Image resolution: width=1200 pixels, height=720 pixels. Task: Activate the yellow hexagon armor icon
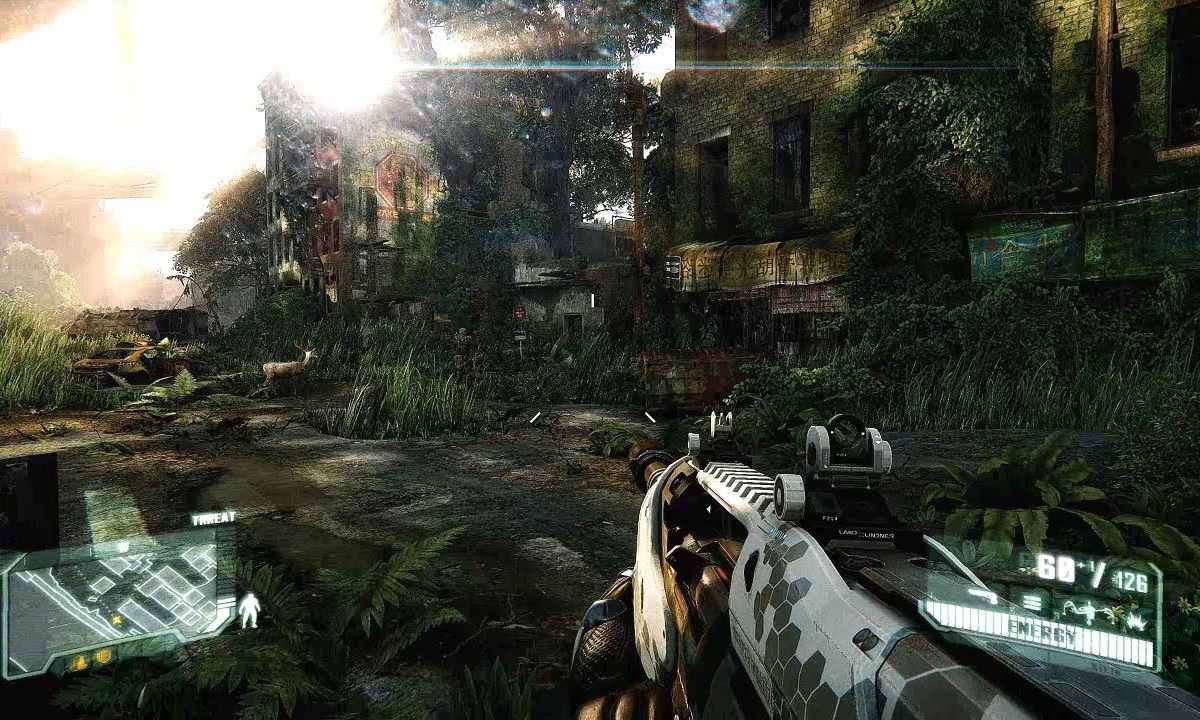(103, 656)
